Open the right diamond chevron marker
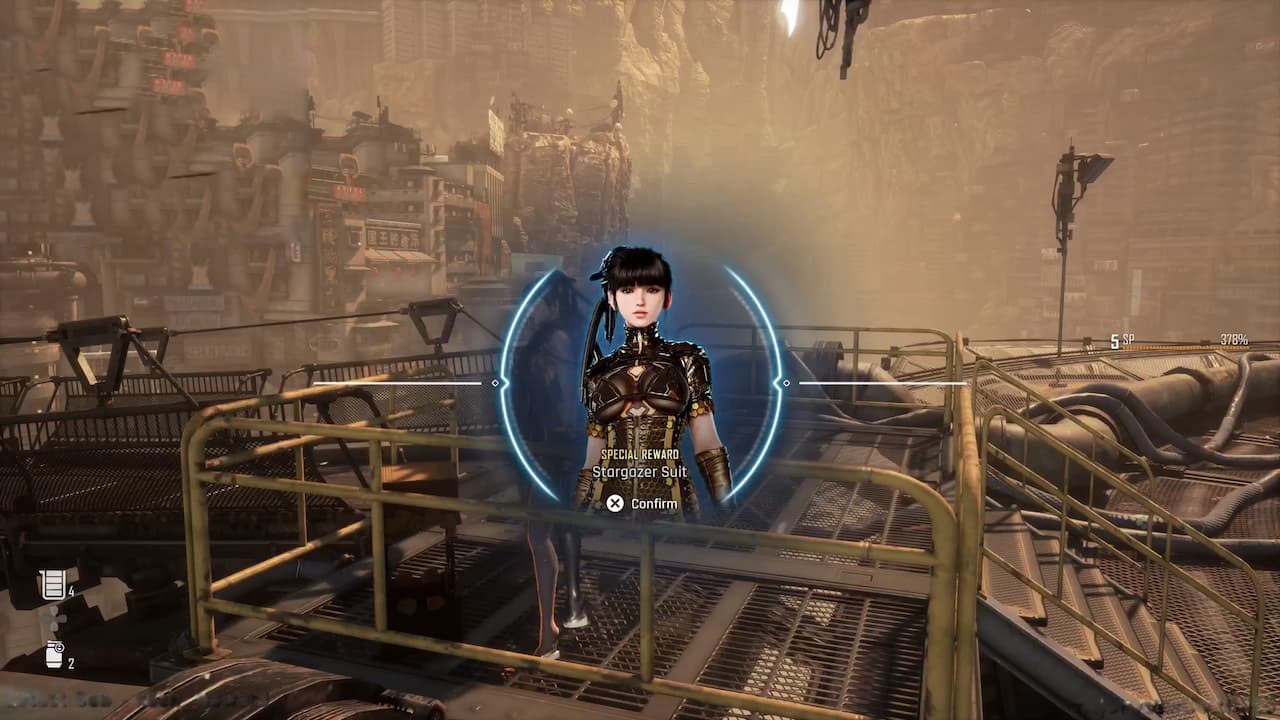Screen dimensions: 1280x720 (786, 382)
